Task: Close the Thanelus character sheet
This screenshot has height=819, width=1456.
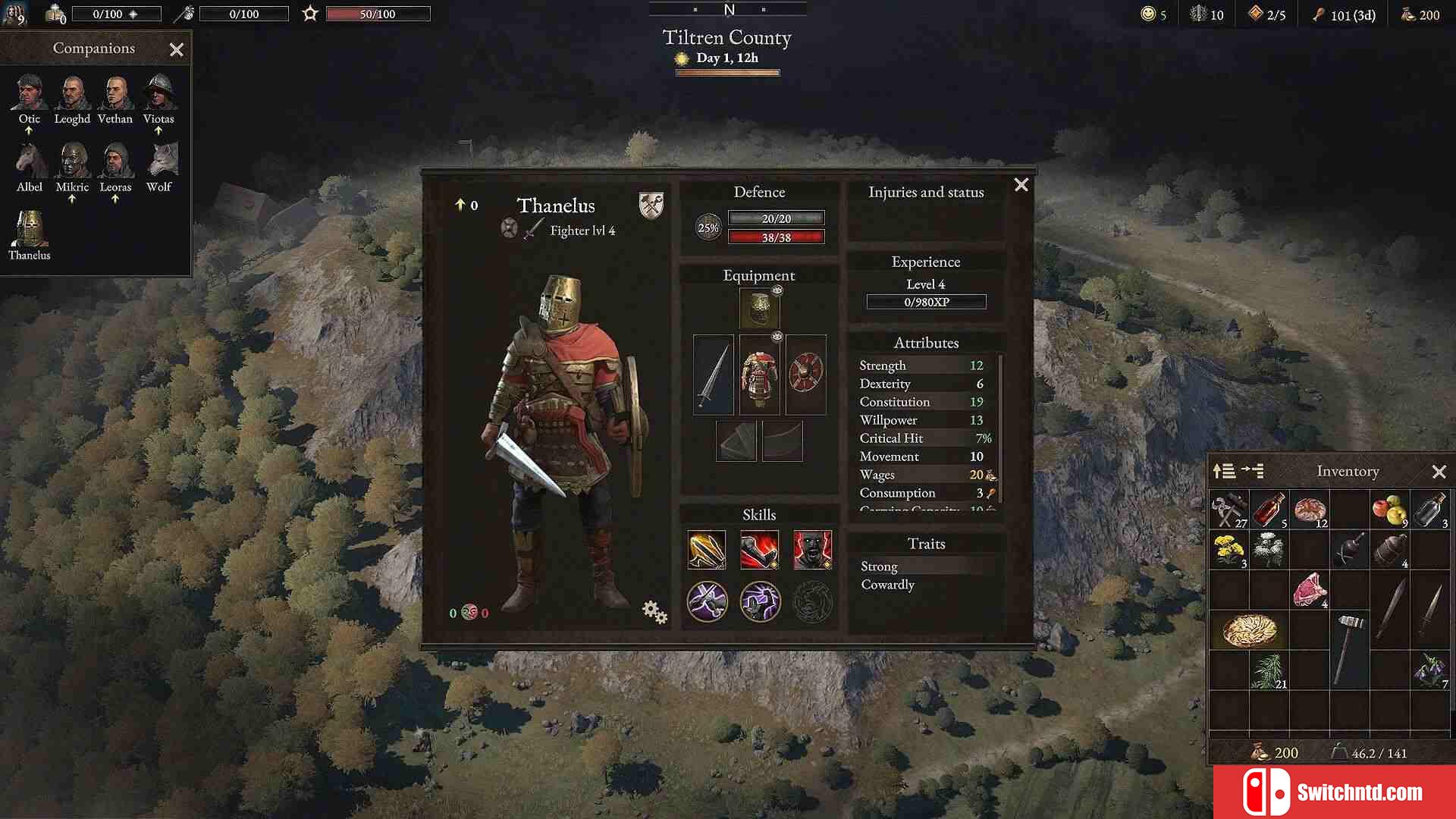Action: pos(1021,185)
